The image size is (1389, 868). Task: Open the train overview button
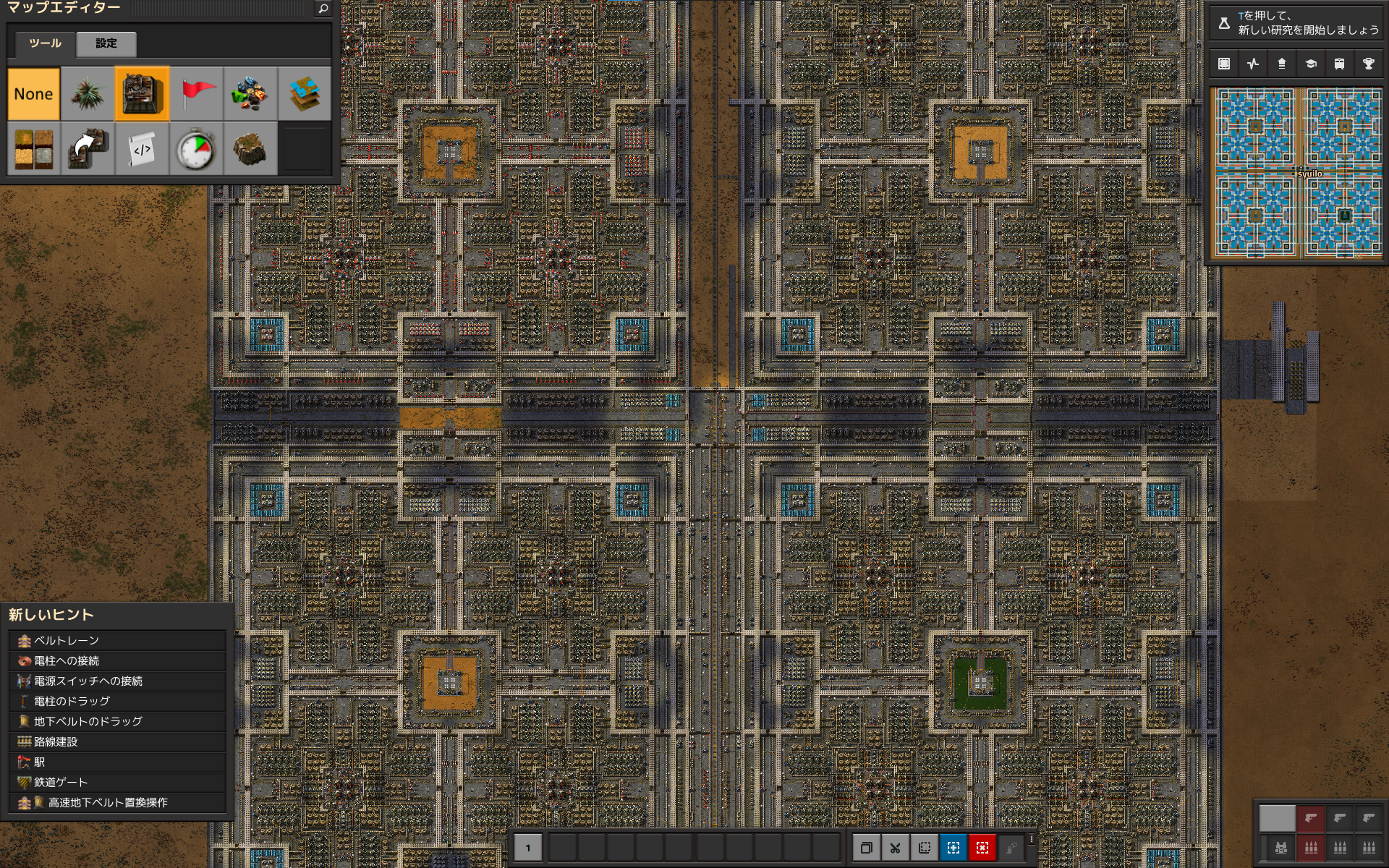1339,64
